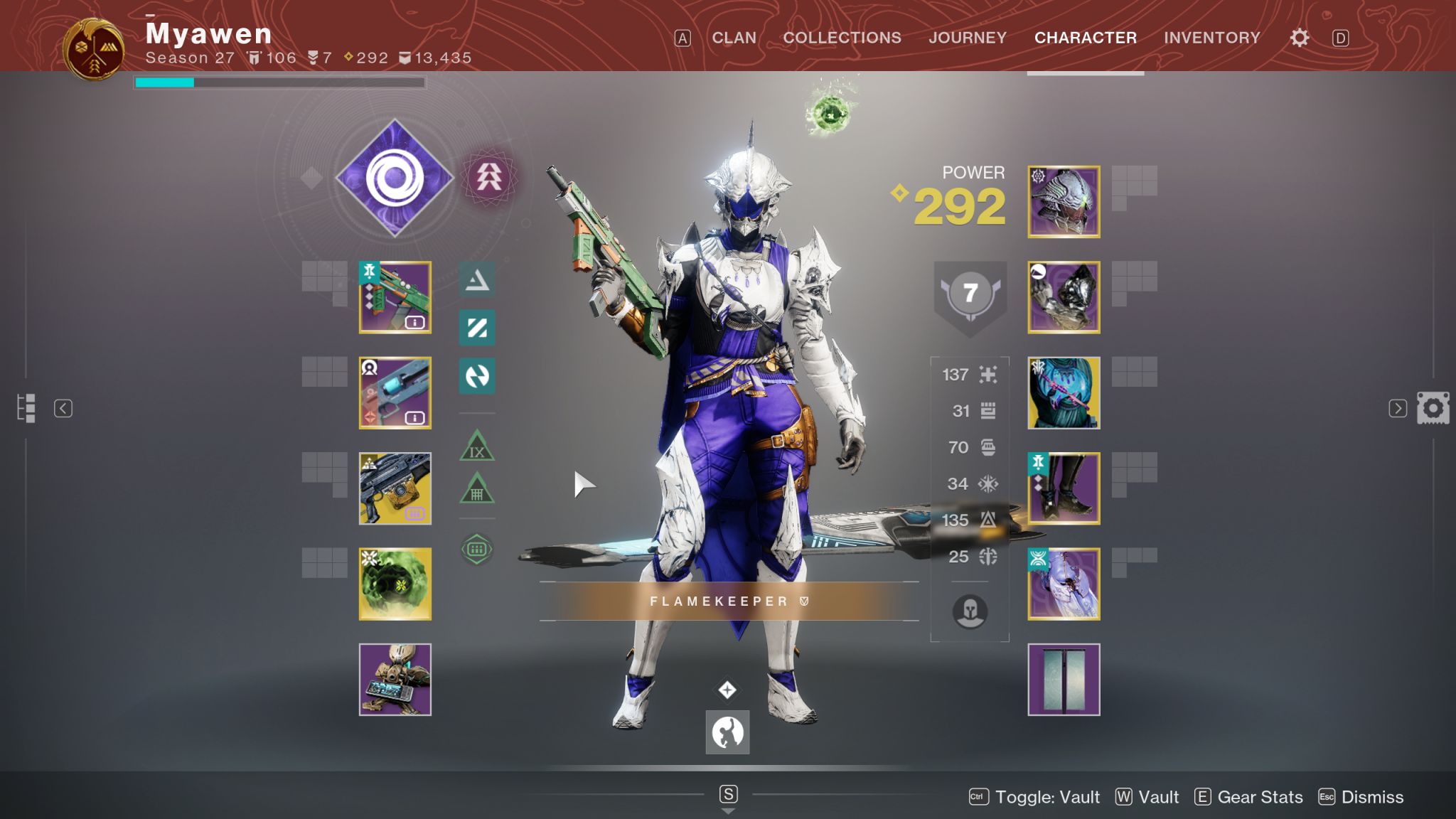Open the Inventory tab
The width and height of the screenshot is (1456, 819).
click(x=1211, y=38)
